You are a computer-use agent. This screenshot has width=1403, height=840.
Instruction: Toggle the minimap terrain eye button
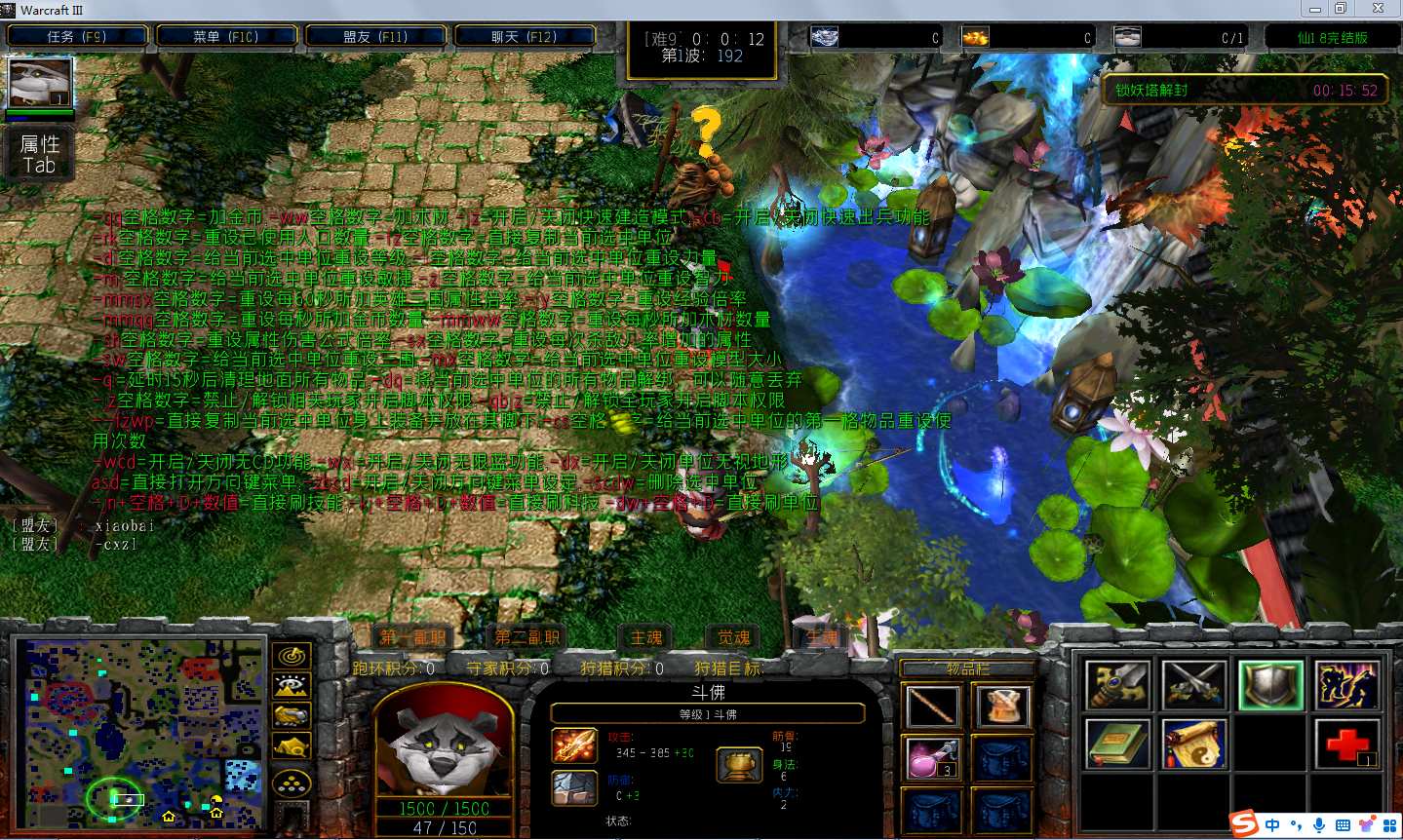click(292, 686)
